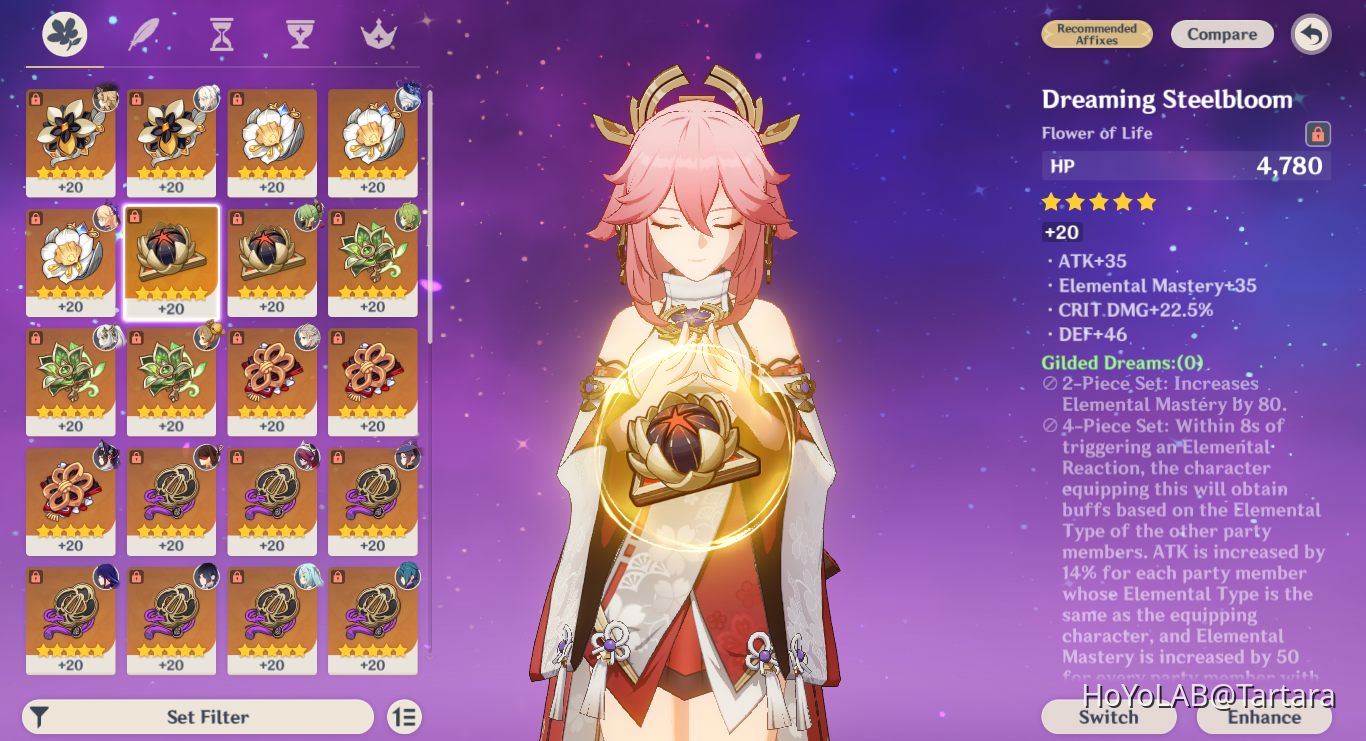Viewport: 1366px width, 741px height.
Task: Switch to the Plume of Death category
Action: (x=142, y=33)
